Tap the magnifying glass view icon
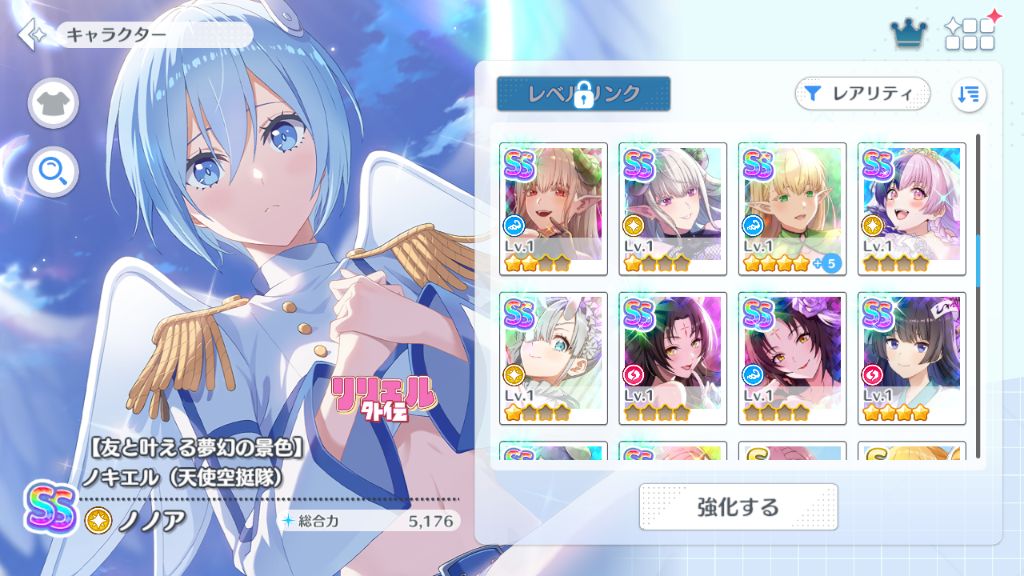 pos(53,172)
